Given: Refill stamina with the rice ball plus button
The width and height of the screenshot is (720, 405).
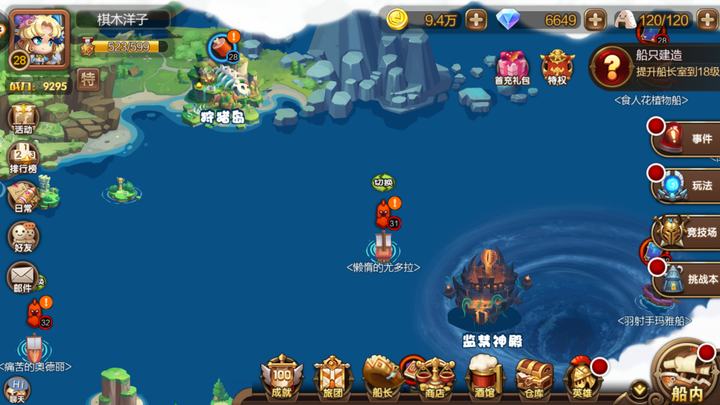Looking at the screenshot, I should 706,20.
